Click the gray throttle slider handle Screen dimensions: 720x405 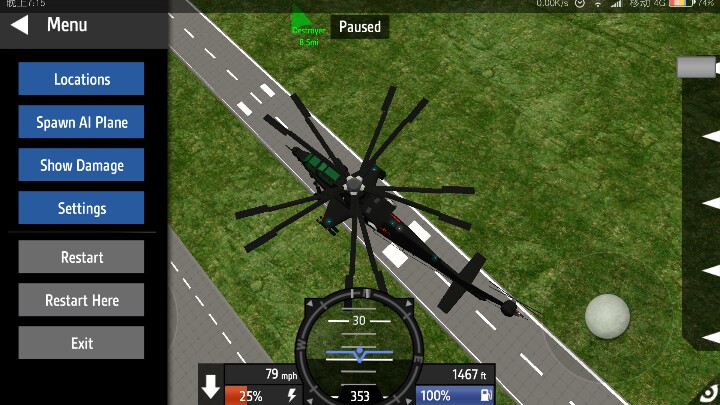click(698, 67)
